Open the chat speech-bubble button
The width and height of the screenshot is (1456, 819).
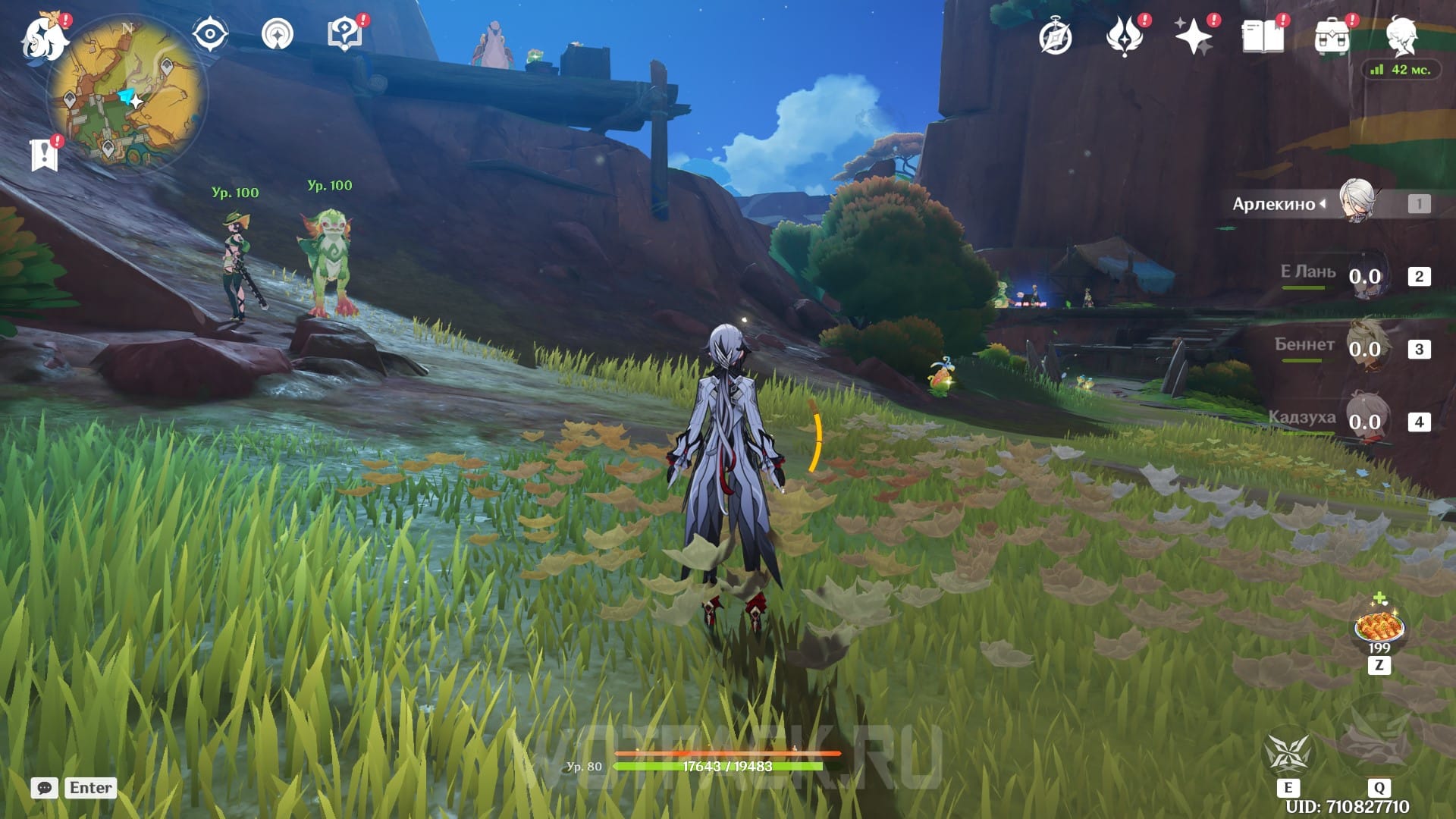(45, 788)
